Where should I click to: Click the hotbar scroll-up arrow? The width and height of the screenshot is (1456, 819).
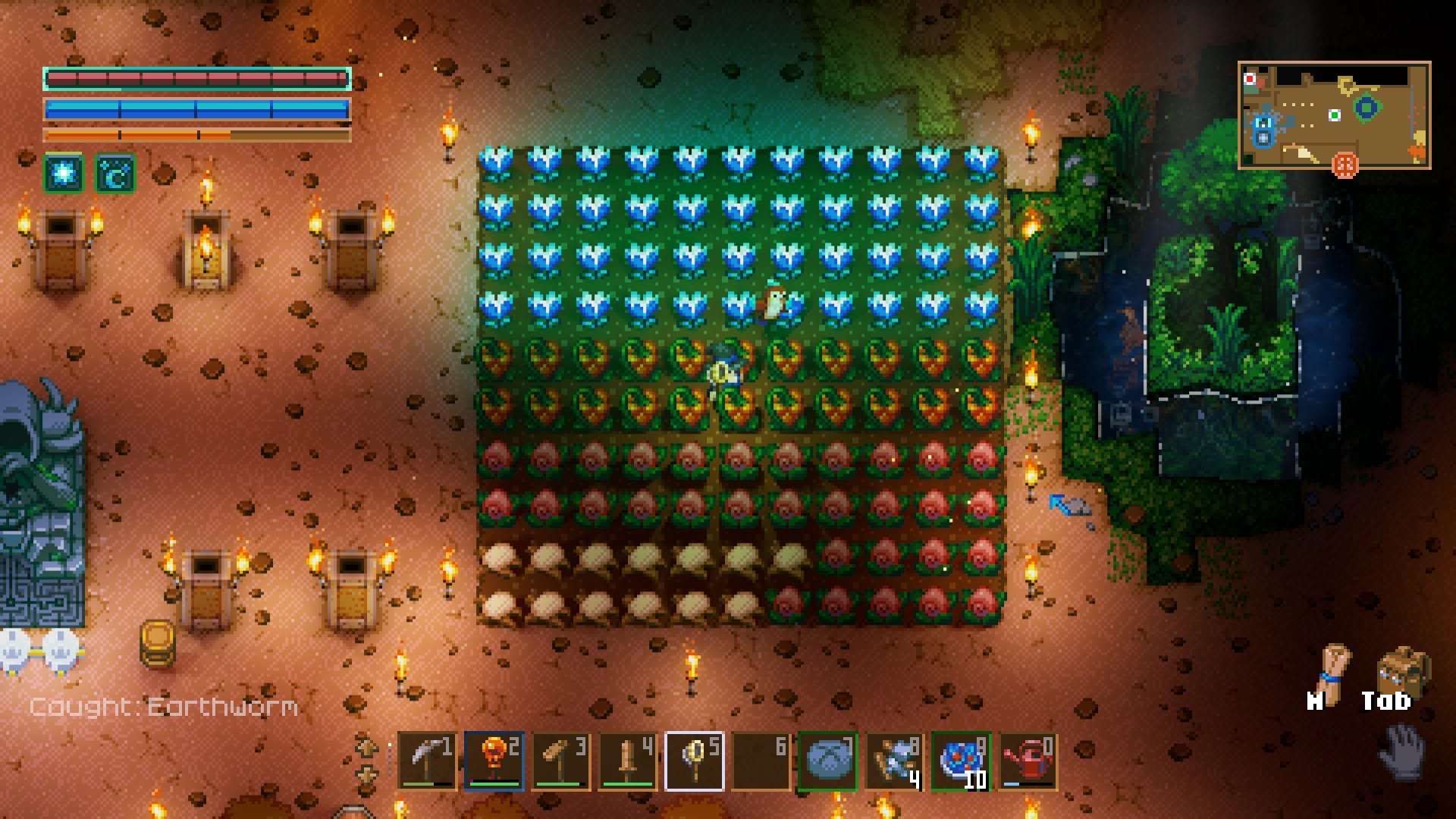366,745
